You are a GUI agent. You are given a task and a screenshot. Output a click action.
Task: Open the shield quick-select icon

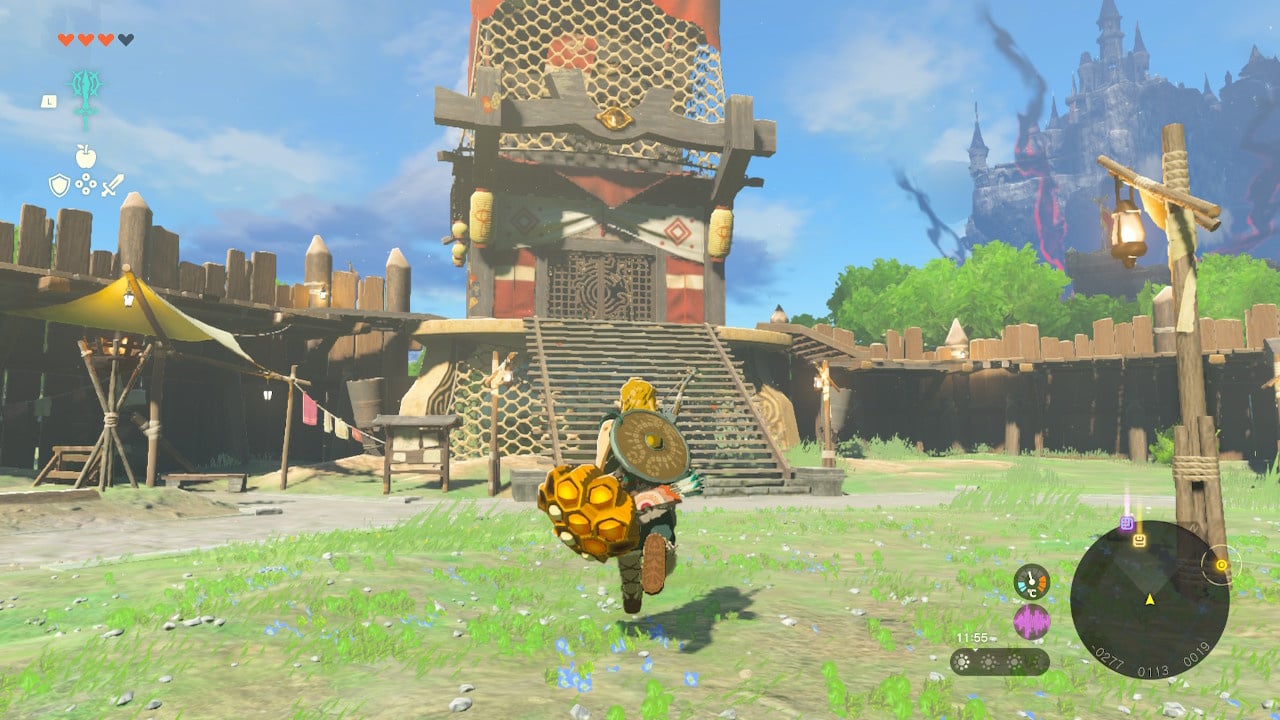coord(59,185)
